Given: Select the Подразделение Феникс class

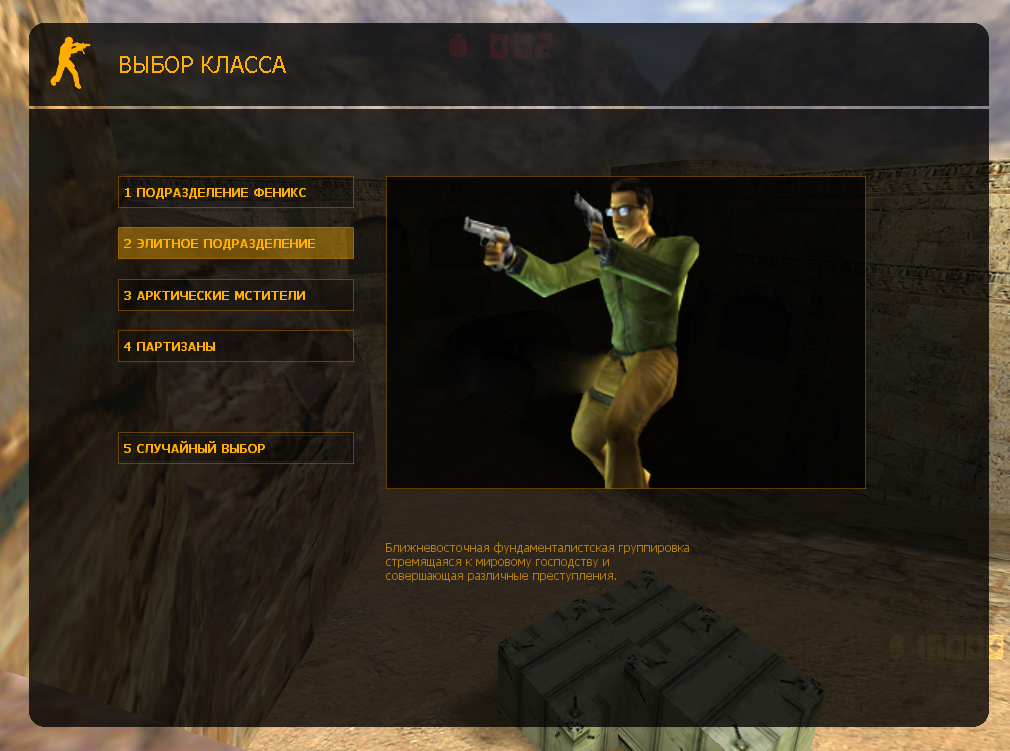Looking at the screenshot, I should point(235,192).
